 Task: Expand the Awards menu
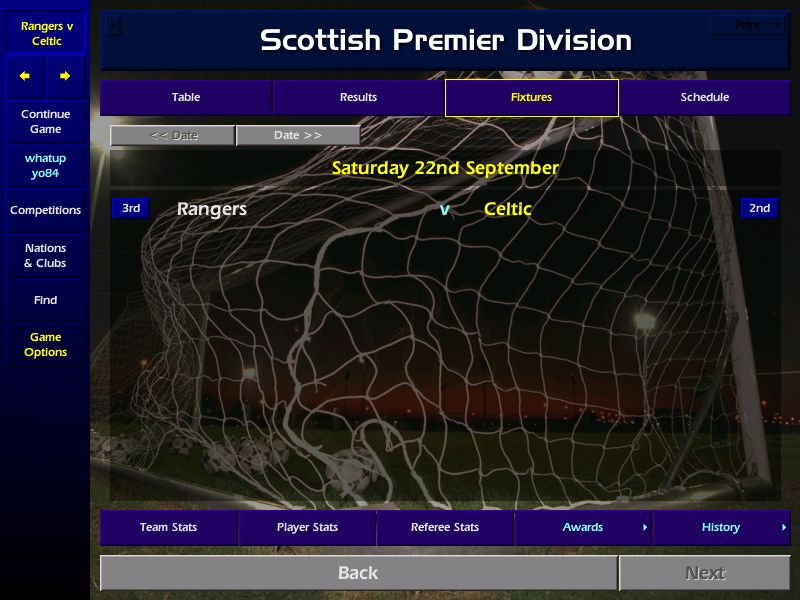[583, 527]
